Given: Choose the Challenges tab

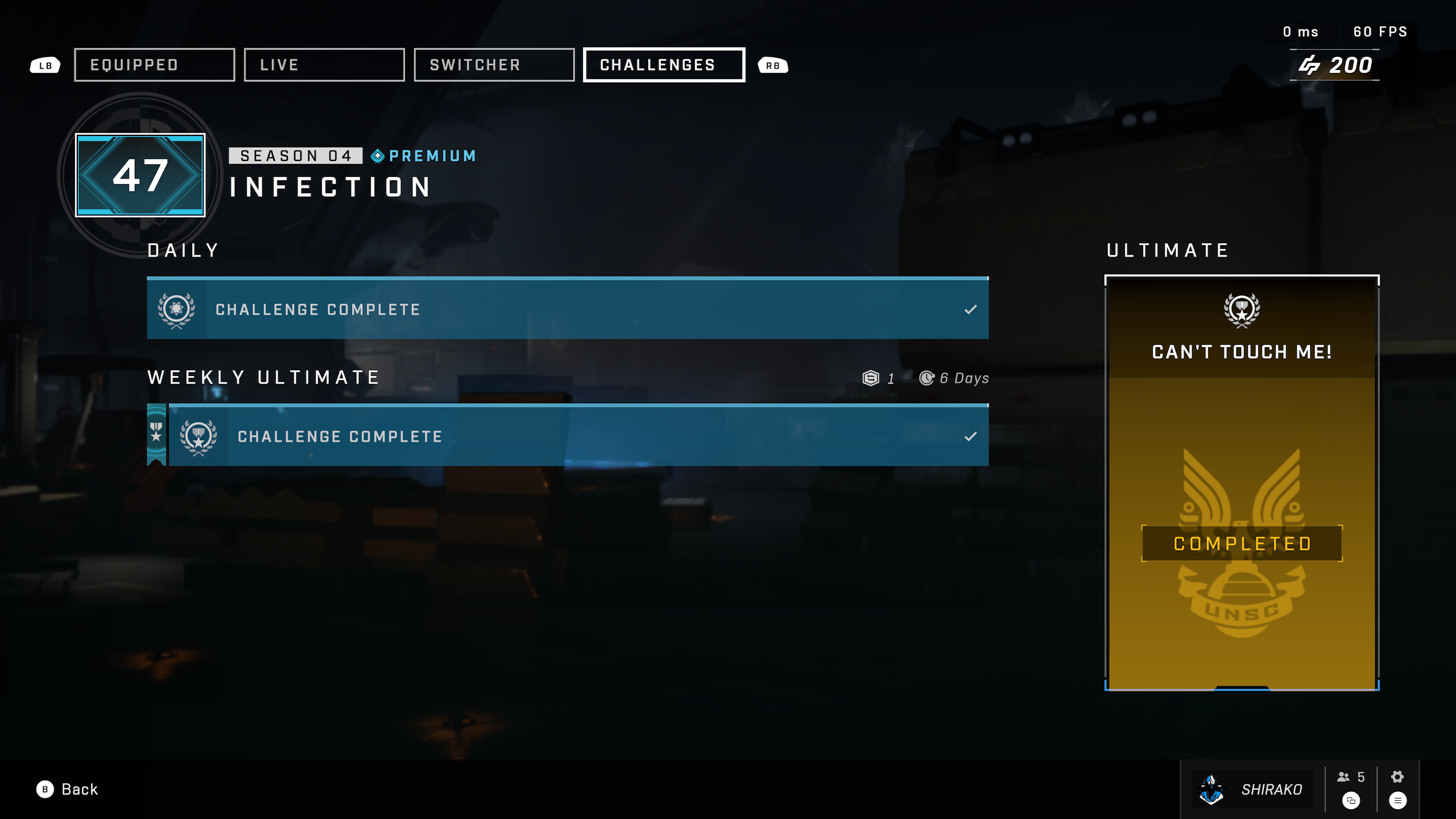Looking at the screenshot, I should point(664,65).
